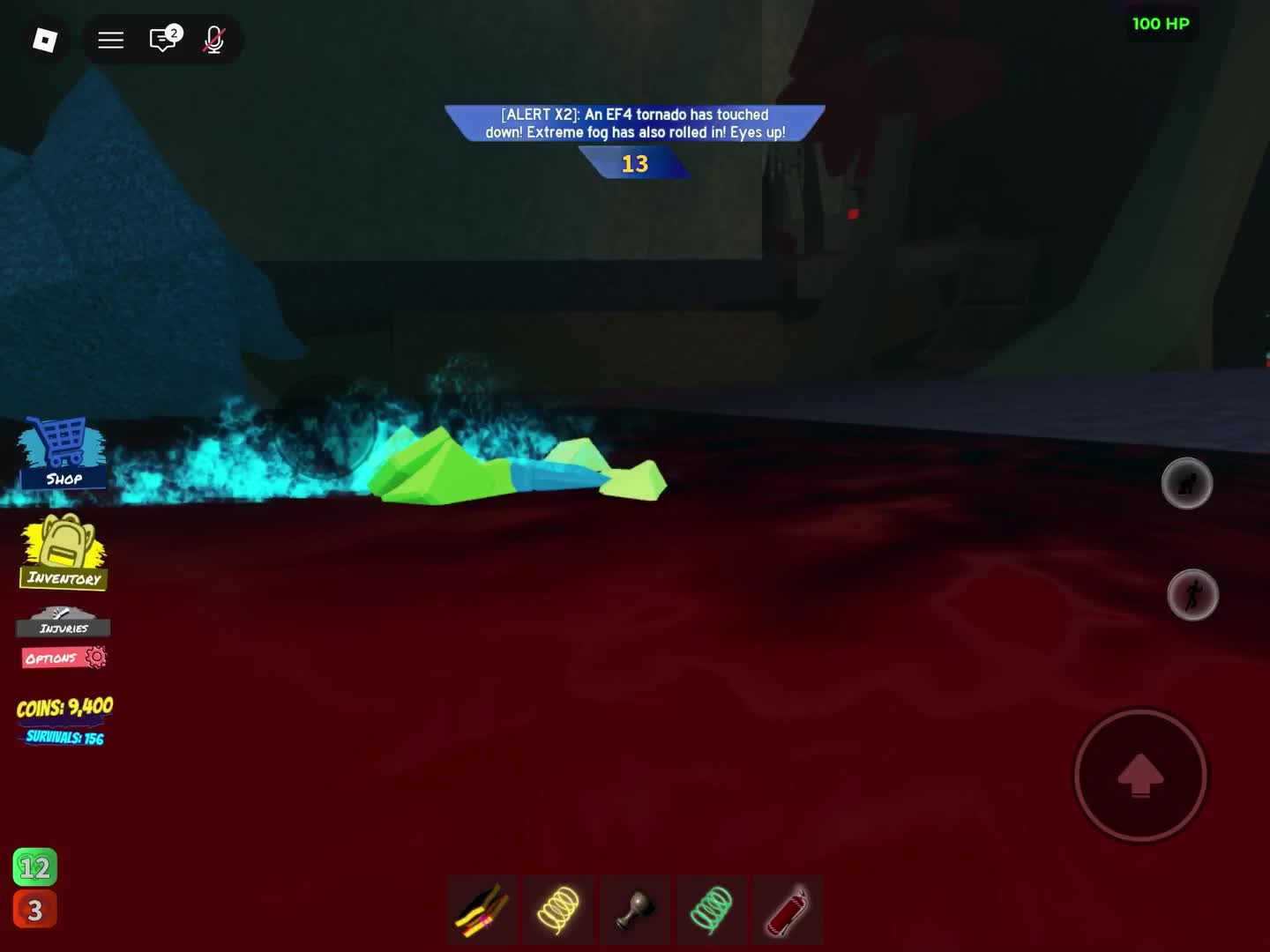Viewport: 1270px width, 952px height.
Task: Equip the red dynamite stick item
Action: [x=787, y=908]
